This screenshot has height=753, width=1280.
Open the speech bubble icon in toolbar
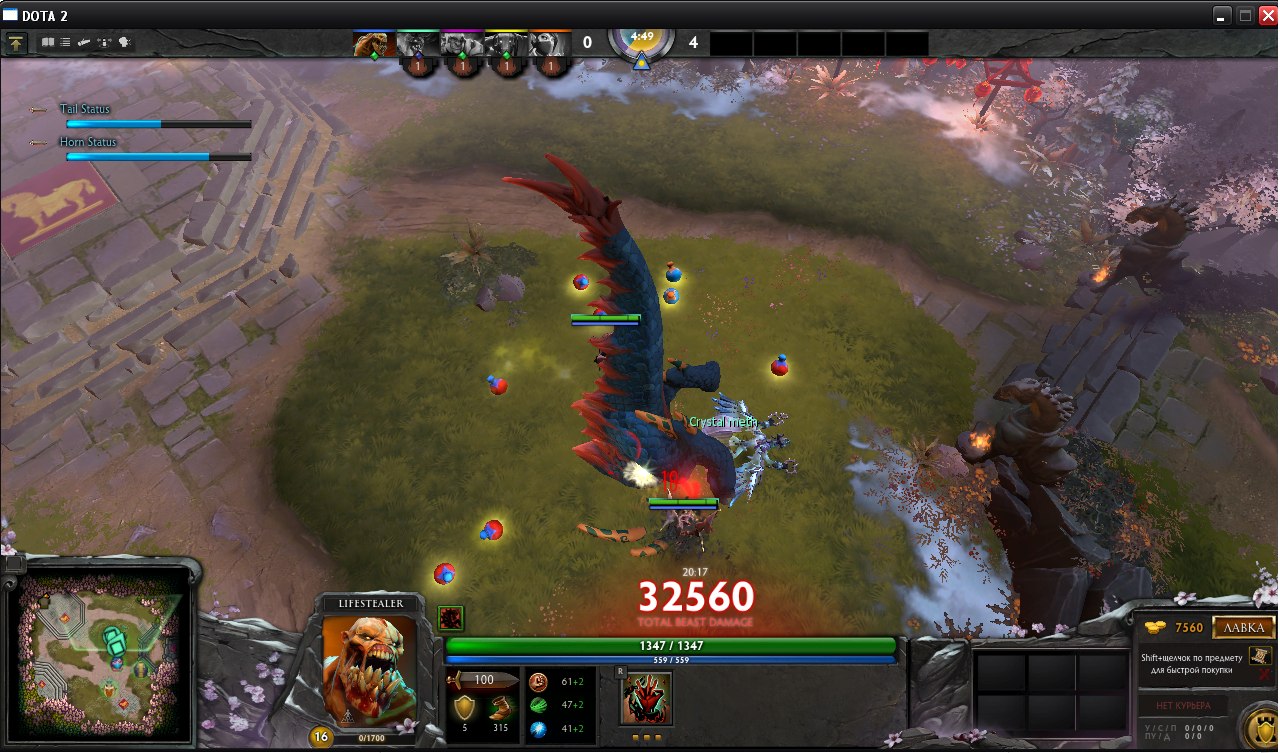coord(125,43)
